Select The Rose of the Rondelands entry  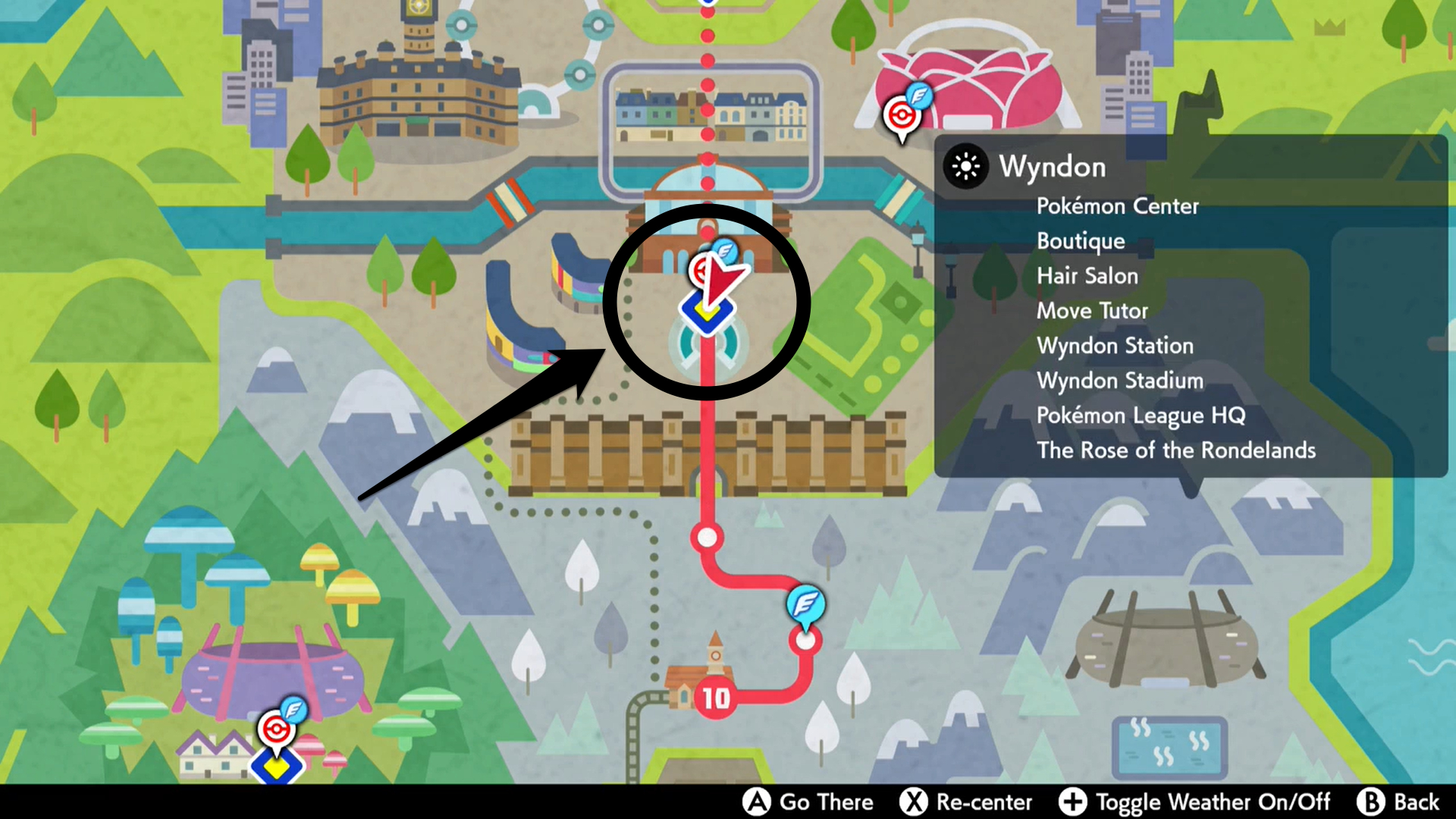point(1175,450)
